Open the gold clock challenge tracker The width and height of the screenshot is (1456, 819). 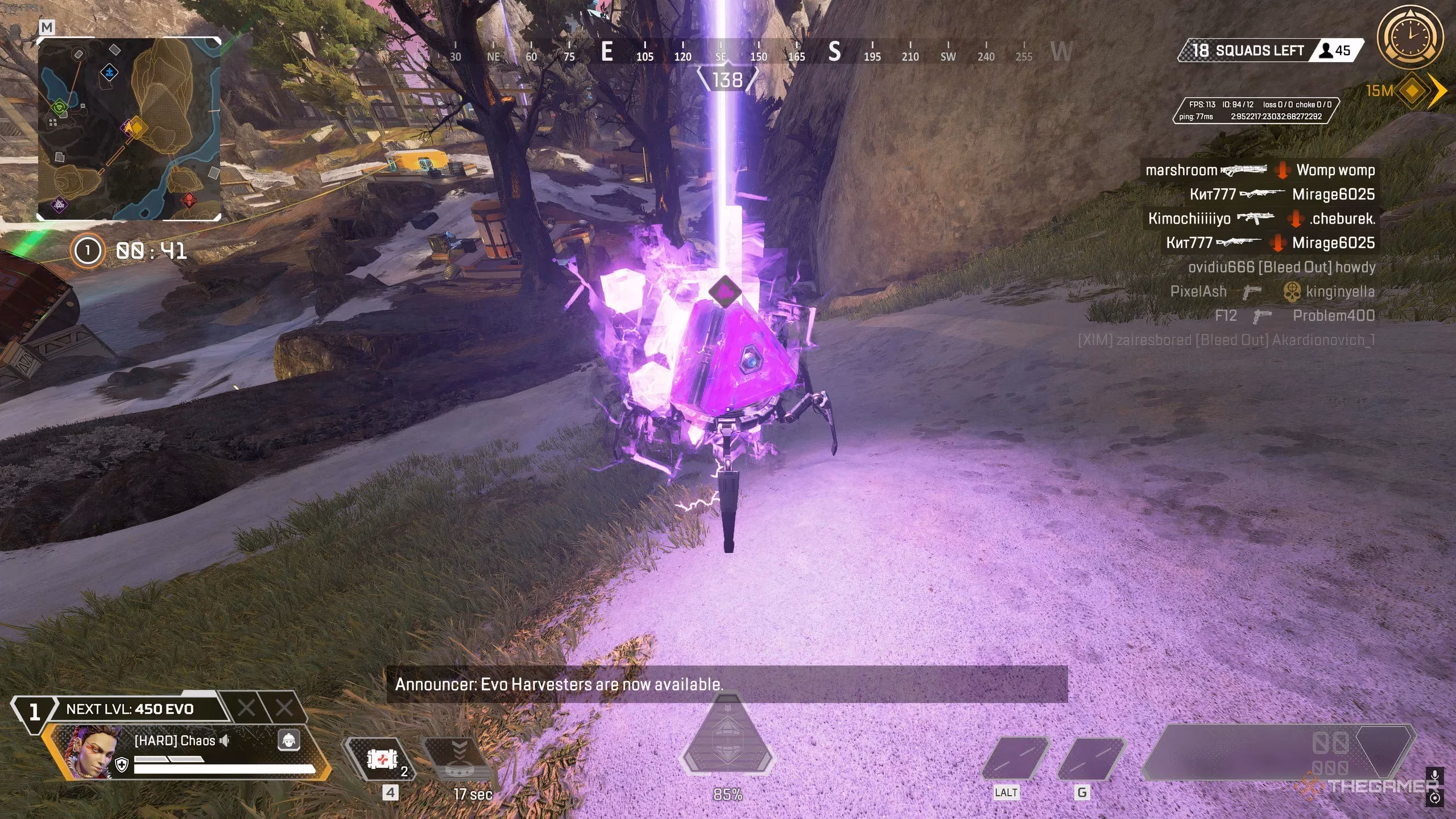(x=1410, y=38)
